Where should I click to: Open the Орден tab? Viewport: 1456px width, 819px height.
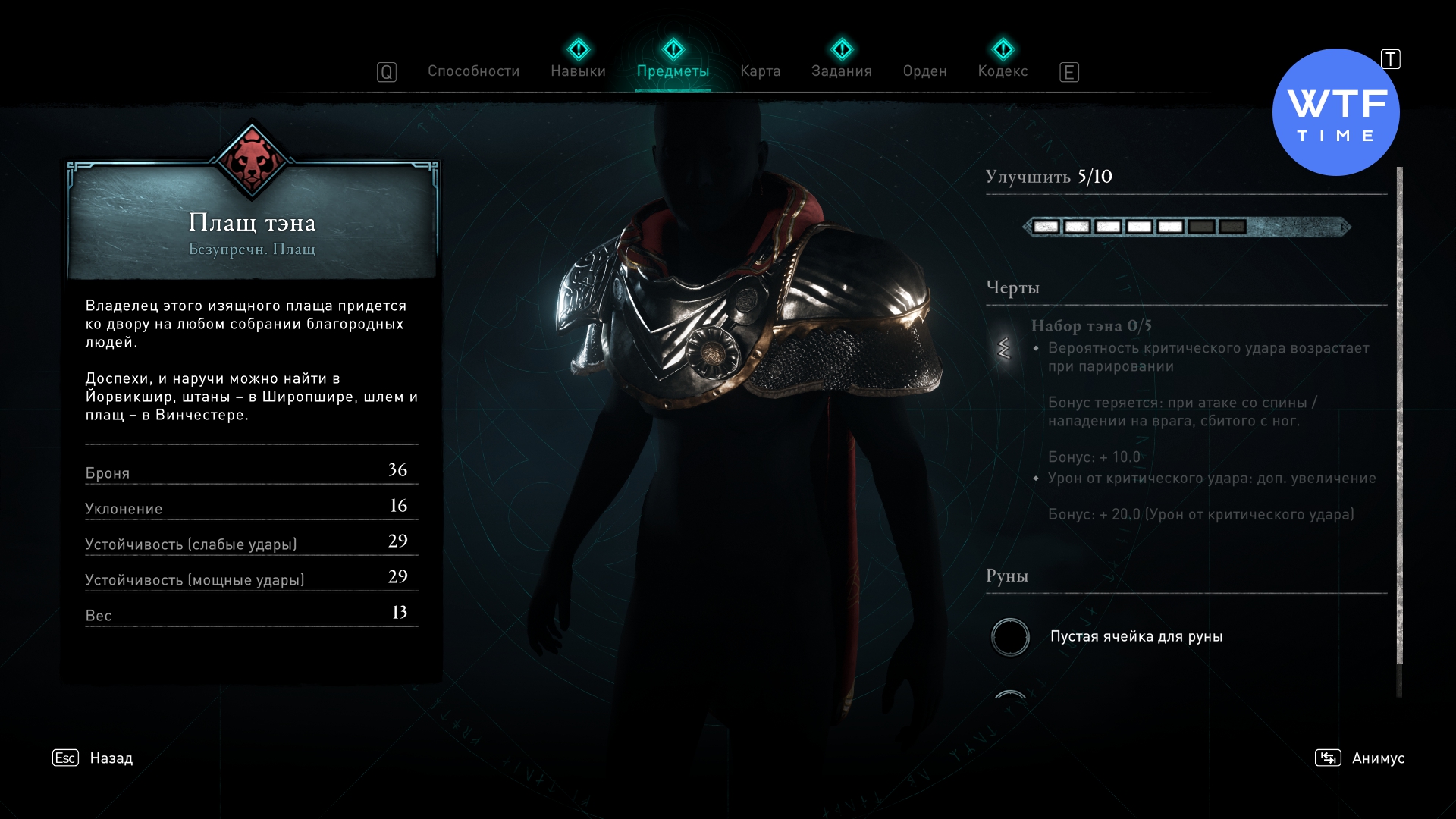(924, 71)
